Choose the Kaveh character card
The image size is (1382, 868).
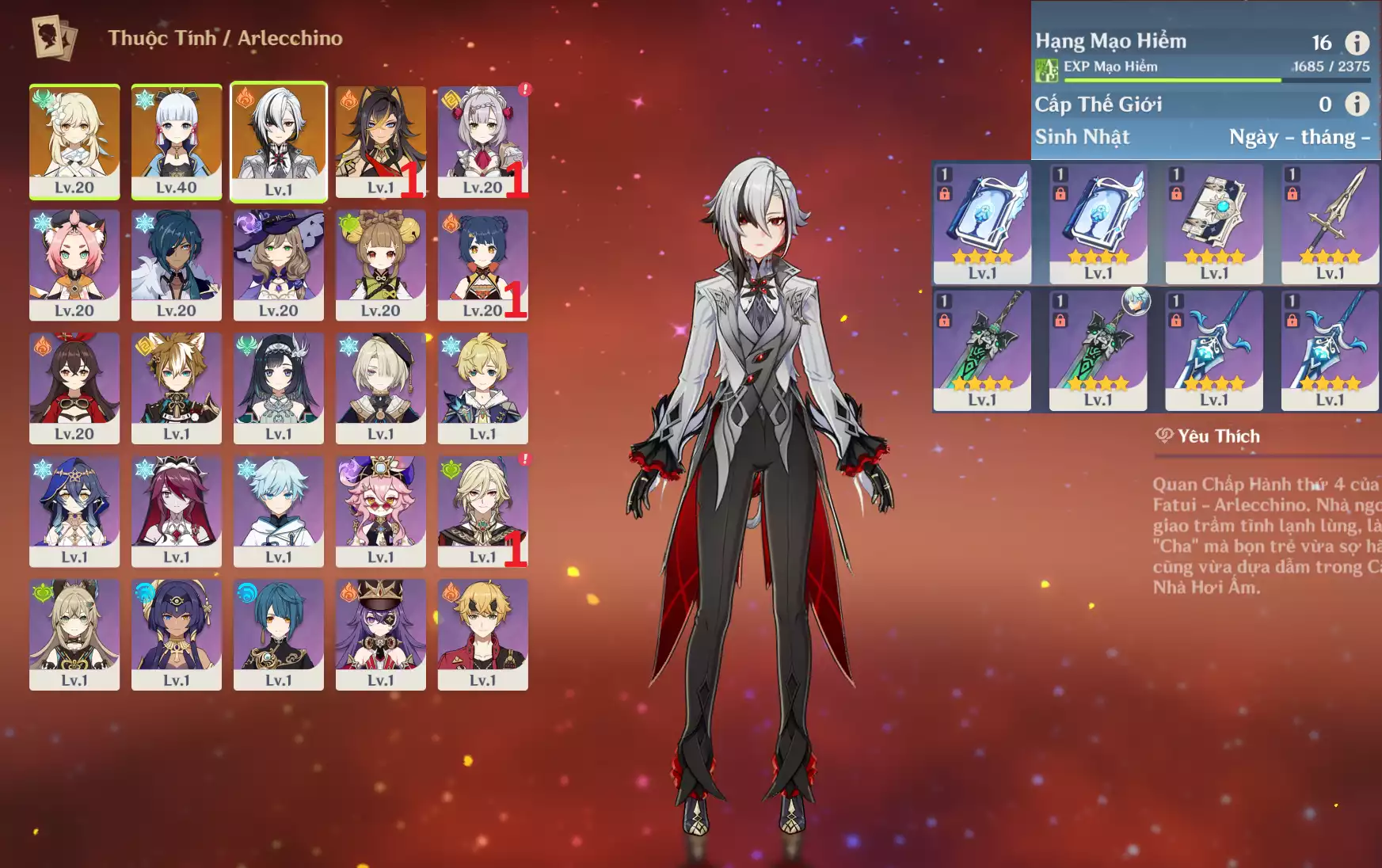pyautogui.click(x=482, y=511)
